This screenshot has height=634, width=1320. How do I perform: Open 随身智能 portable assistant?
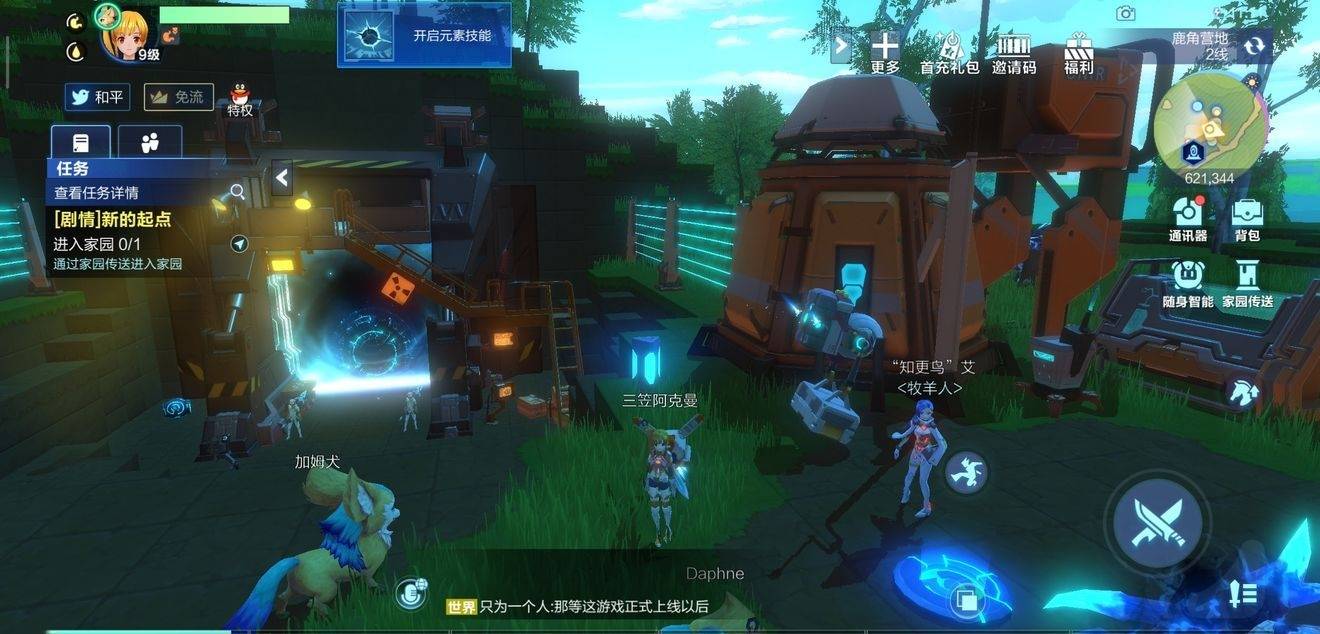[x=1188, y=284]
